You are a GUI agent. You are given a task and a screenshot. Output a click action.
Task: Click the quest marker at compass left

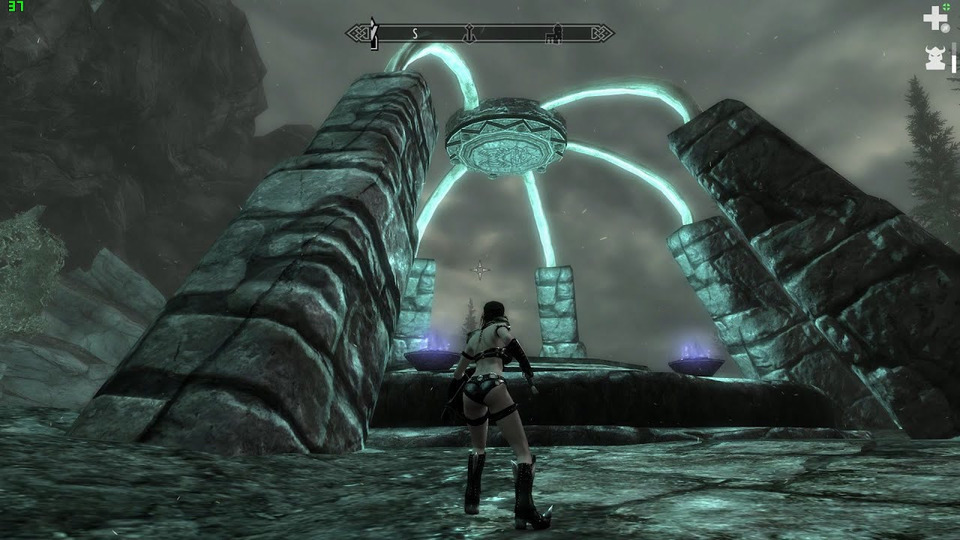374,33
